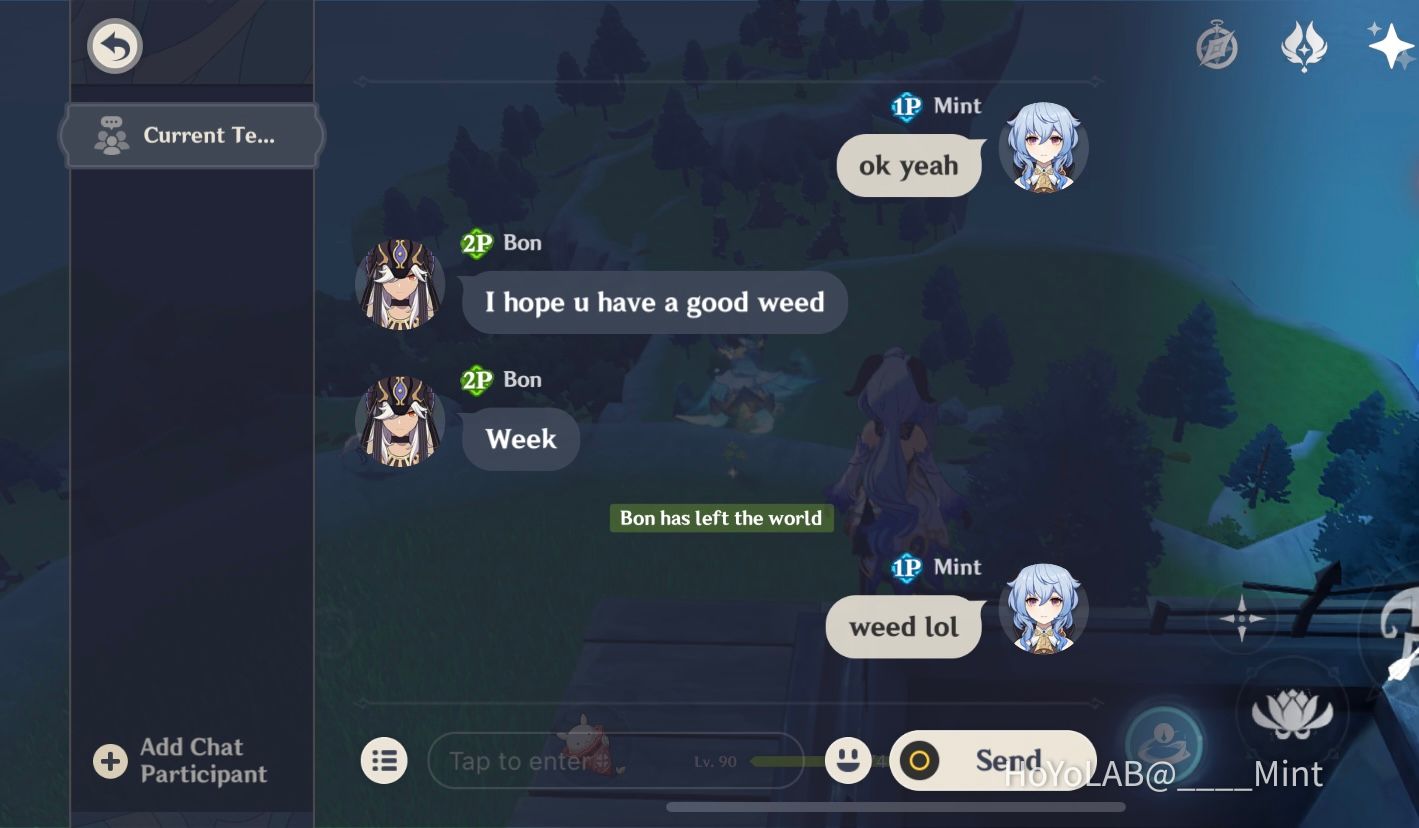Image resolution: width=1419 pixels, height=828 pixels.
Task: Open the Events timer icon
Action: click(x=1214, y=45)
